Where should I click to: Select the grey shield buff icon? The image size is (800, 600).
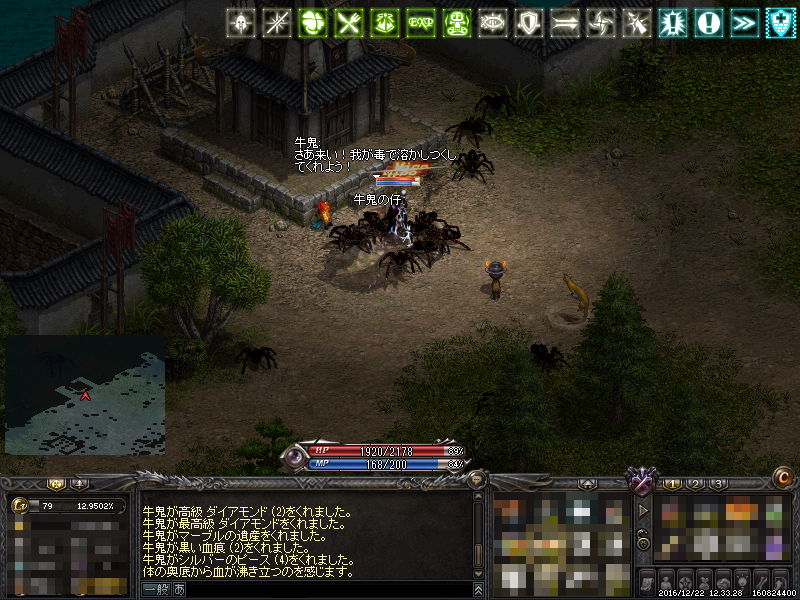529,23
